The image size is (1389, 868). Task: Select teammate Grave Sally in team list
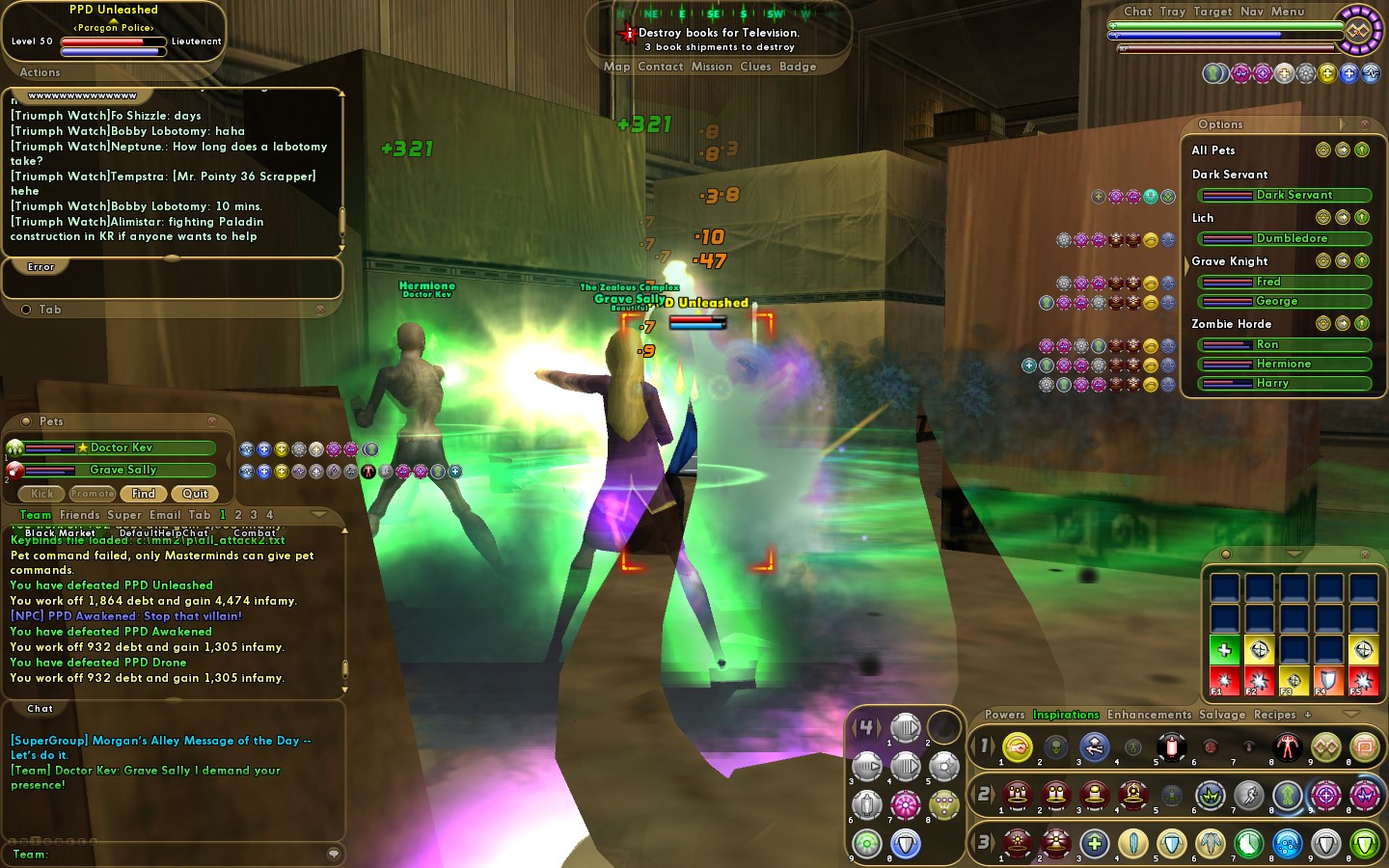123,470
